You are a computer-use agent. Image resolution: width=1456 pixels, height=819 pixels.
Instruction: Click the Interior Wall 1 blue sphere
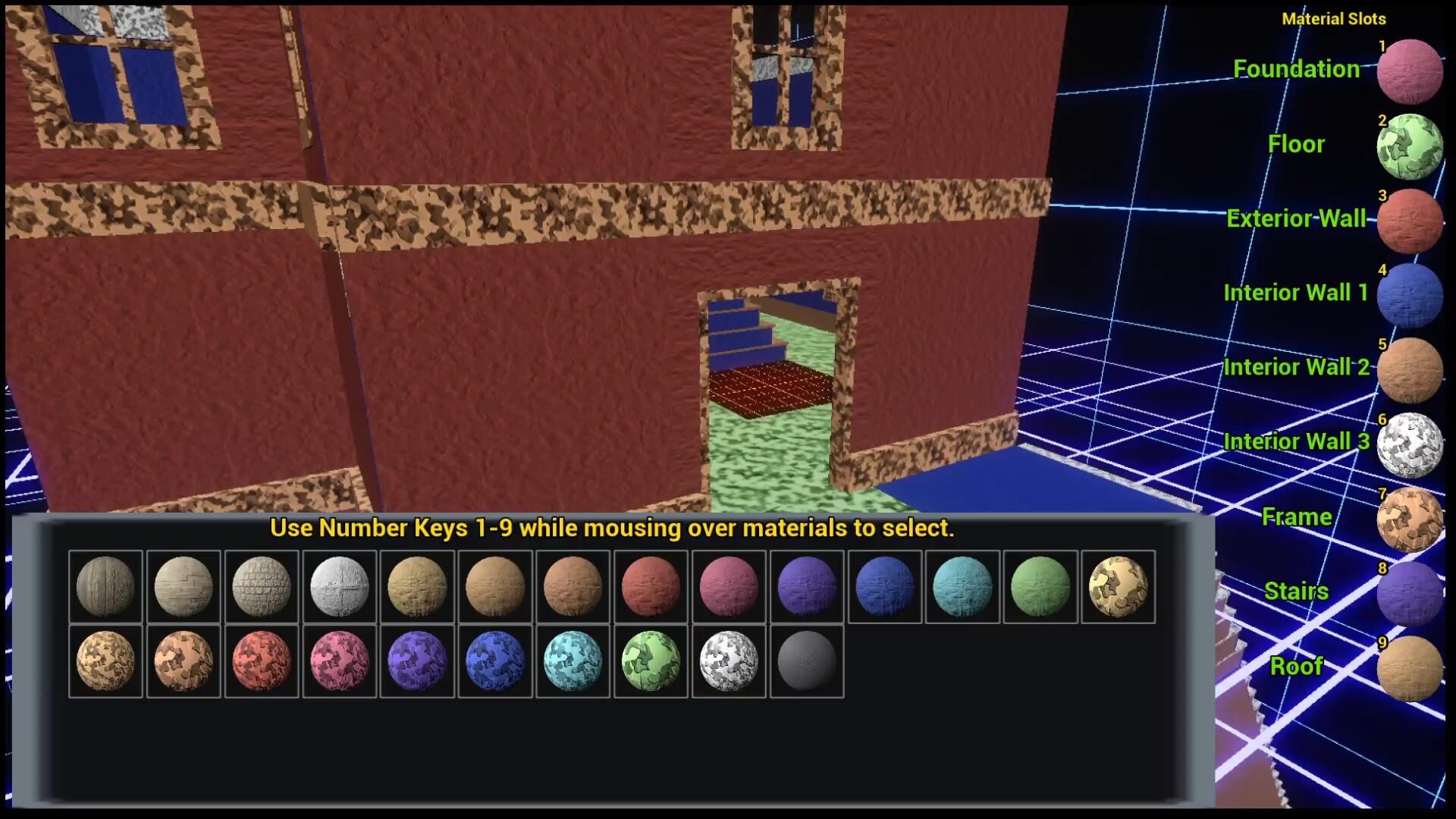tap(1409, 296)
